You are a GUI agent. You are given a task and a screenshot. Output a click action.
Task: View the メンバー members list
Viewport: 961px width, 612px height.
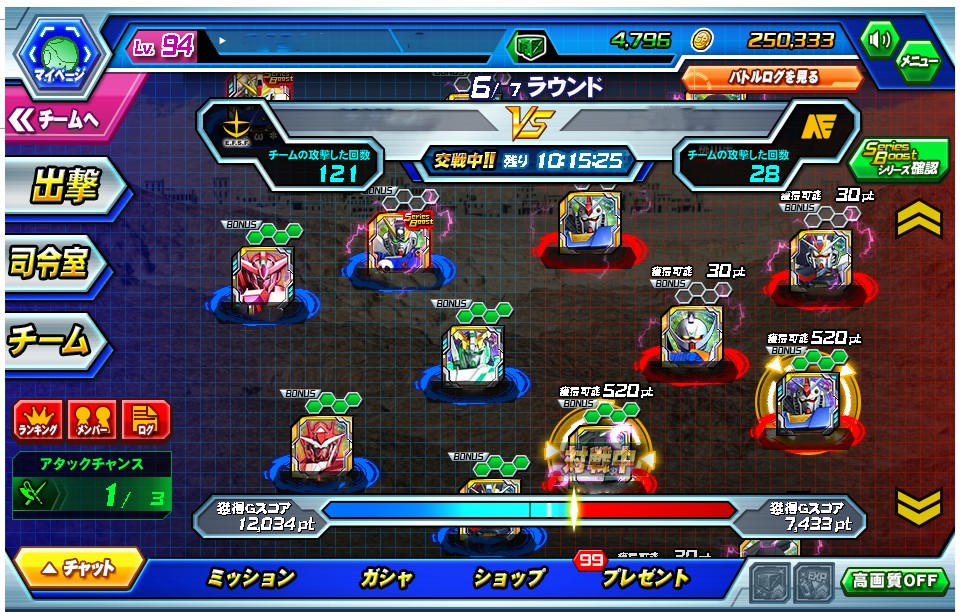click(x=92, y=420)
